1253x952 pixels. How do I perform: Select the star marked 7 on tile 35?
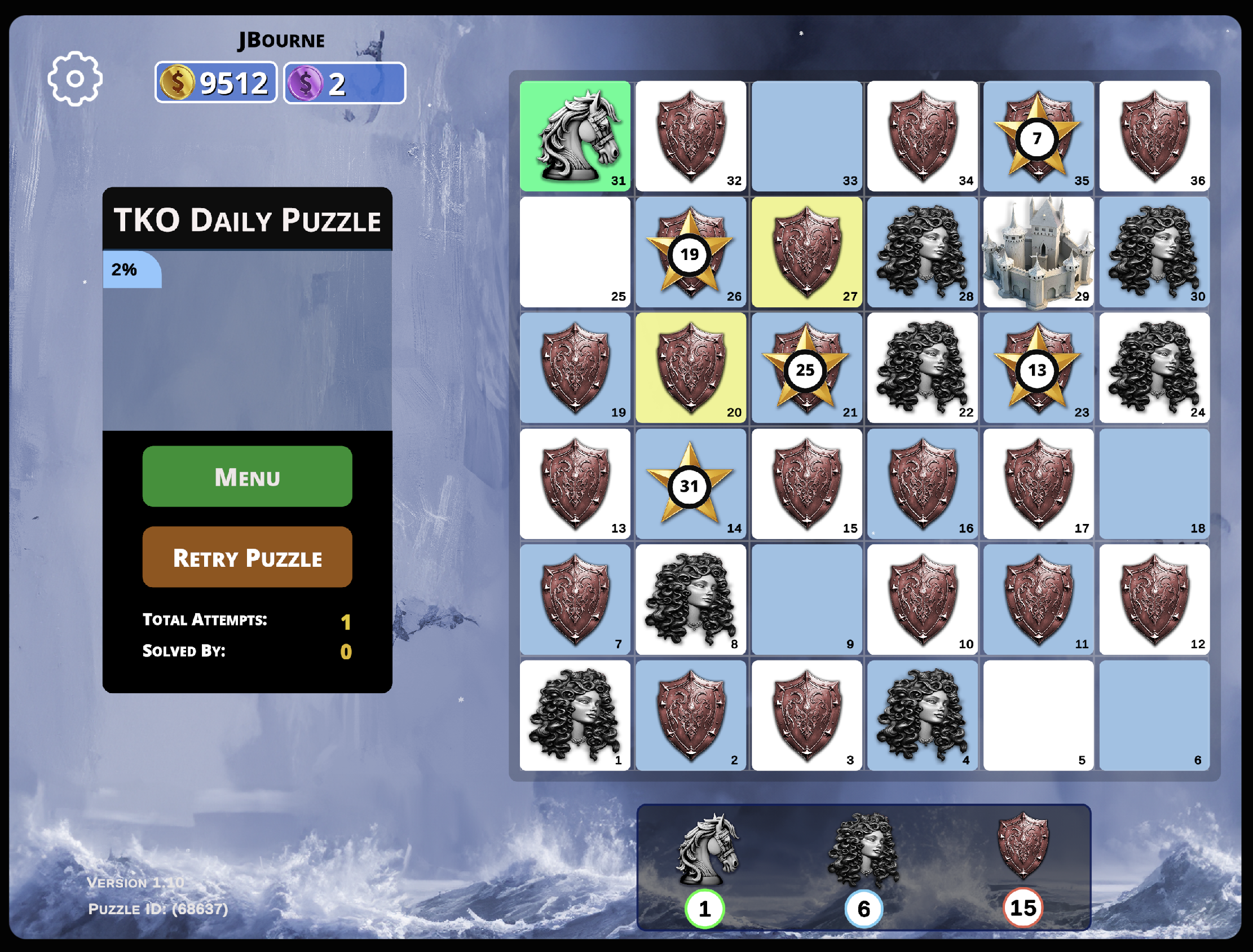tap(1036, 138)
